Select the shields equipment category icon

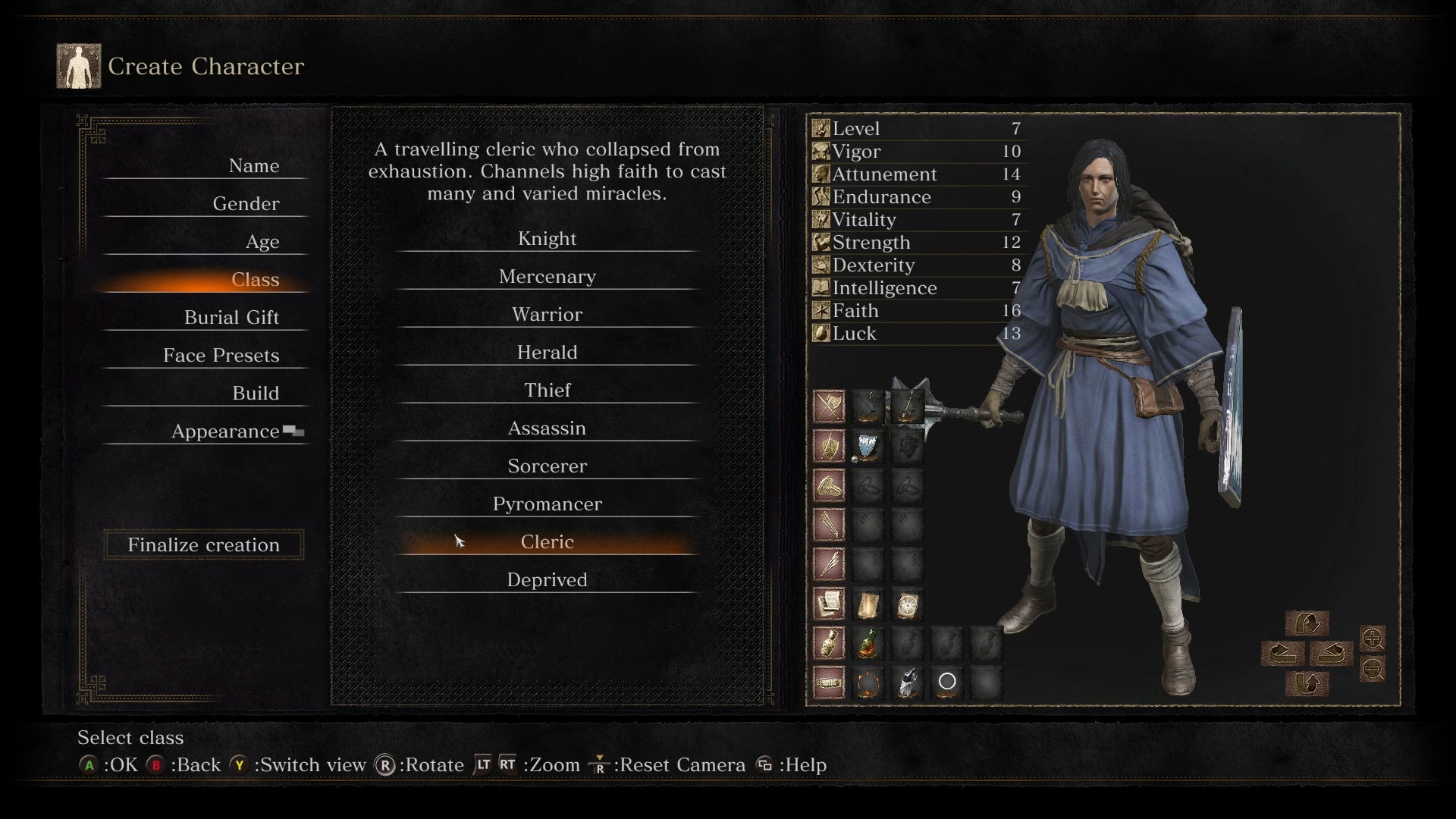[829, 446]
